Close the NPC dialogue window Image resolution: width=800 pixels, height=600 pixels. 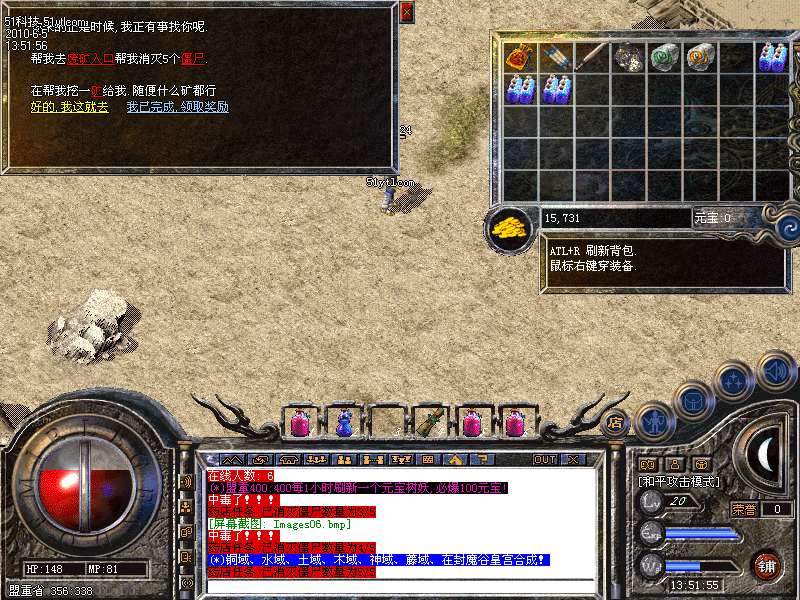(x=406, y=13)
